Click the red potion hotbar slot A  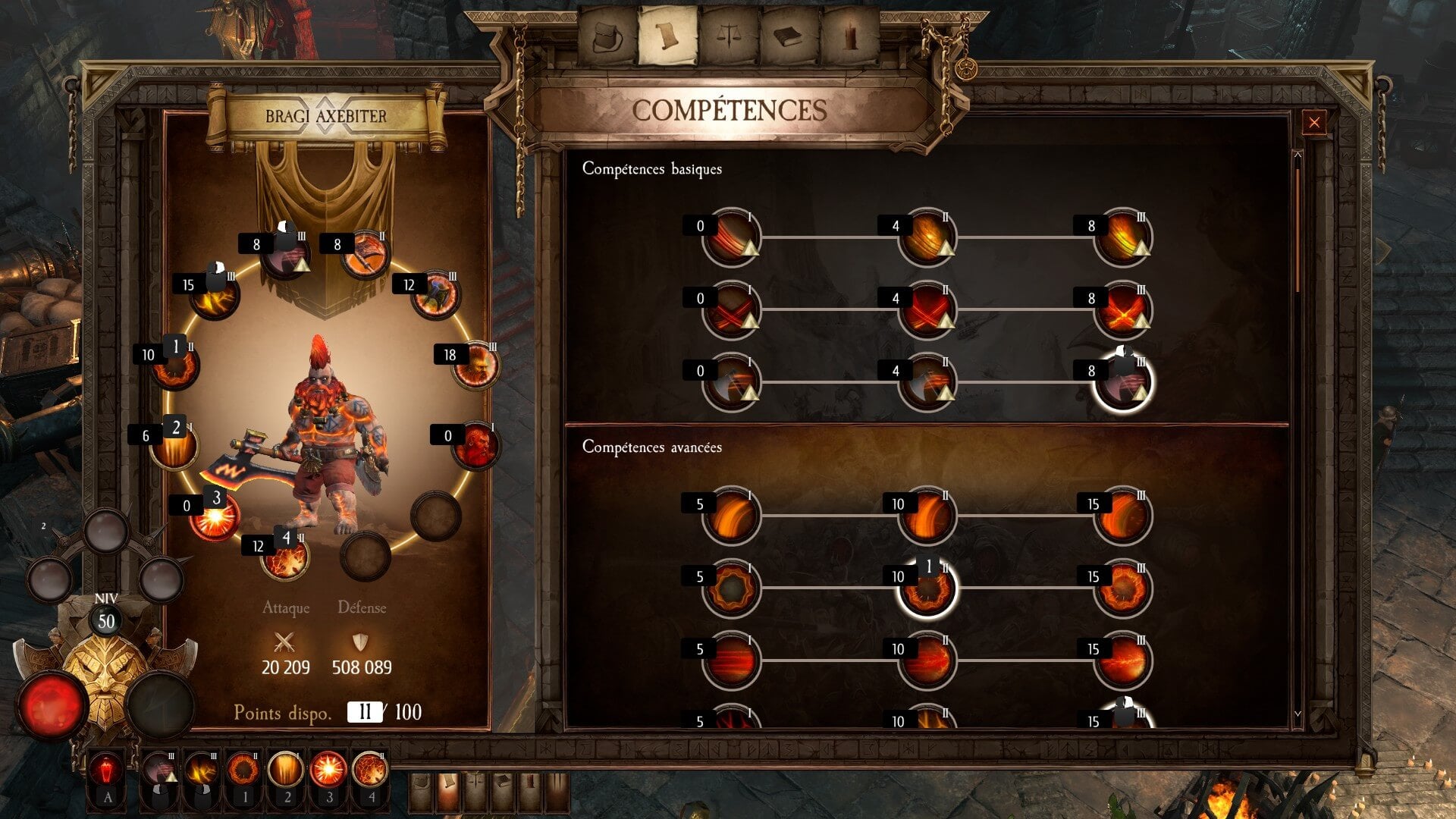click(x=108, y=770)
